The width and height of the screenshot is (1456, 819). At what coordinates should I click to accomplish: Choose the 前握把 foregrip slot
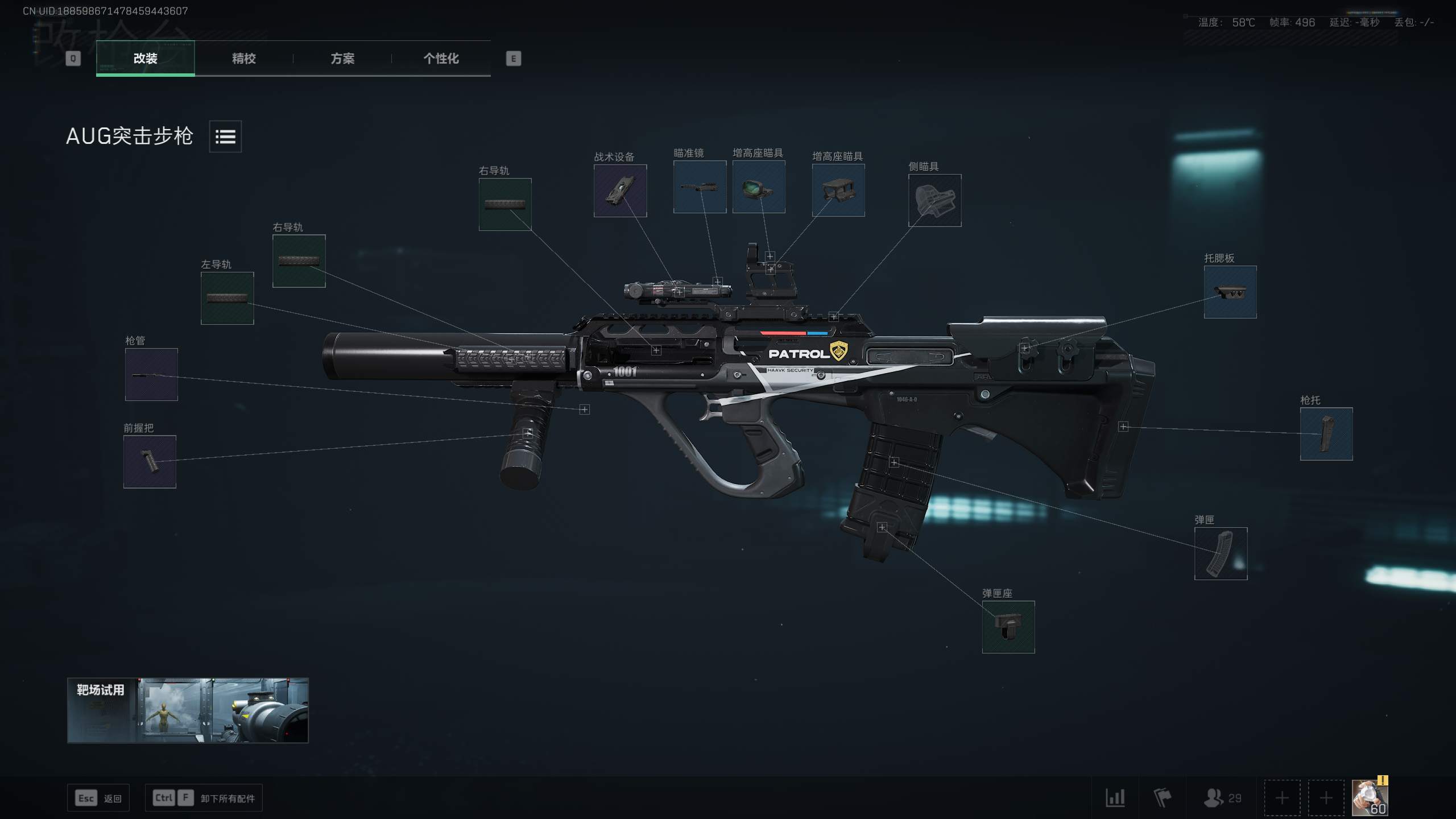click(150, 461)
